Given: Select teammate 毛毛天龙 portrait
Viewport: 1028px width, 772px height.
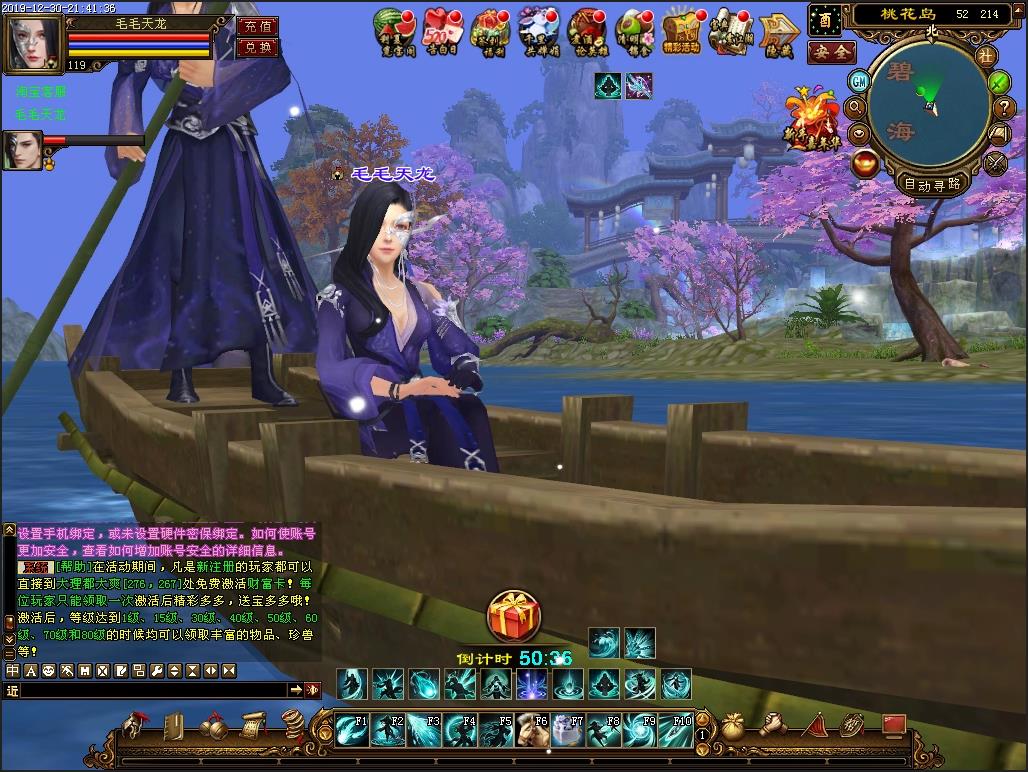Looking at the screenshot, I should 22,150.
